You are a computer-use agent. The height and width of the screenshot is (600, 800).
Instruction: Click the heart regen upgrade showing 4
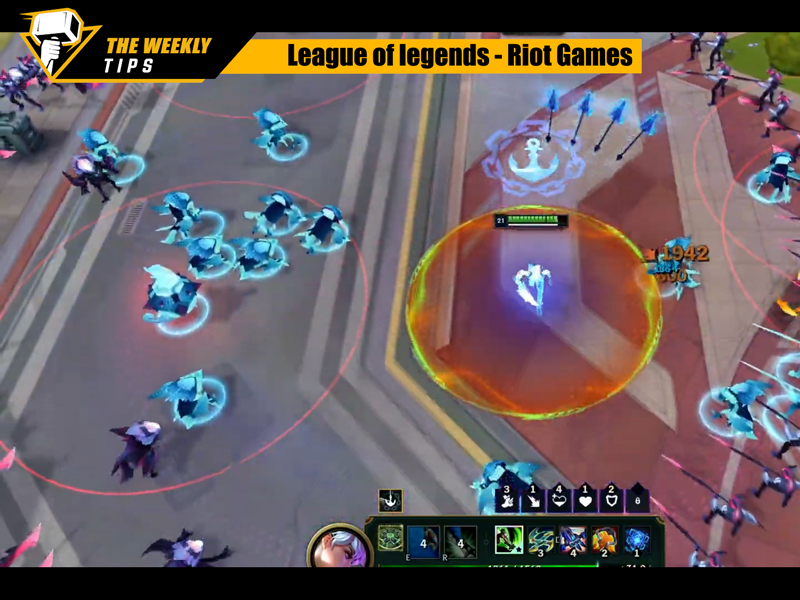pos(560,498)
